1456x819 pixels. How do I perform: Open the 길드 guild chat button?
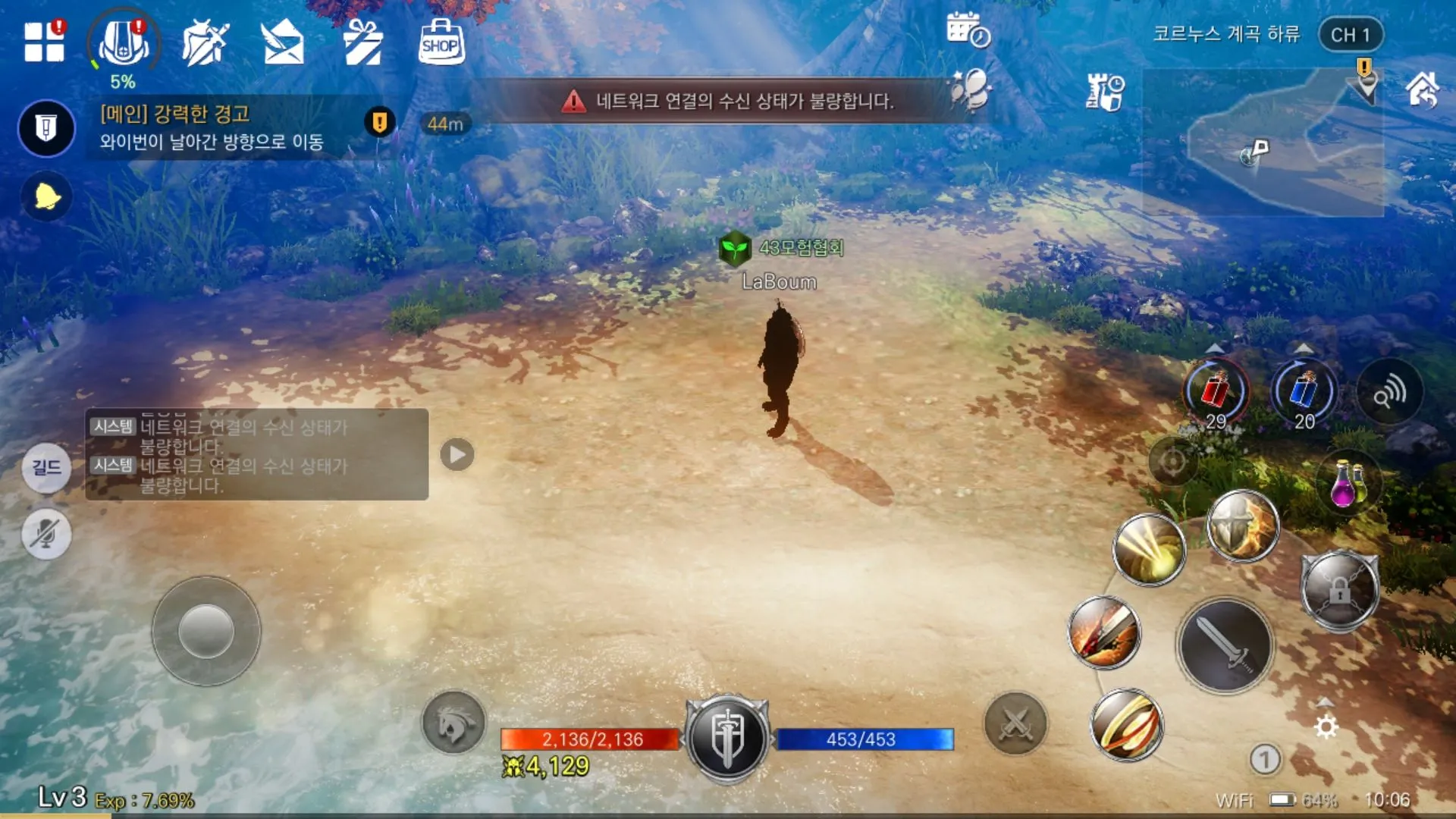click(46, 467)
